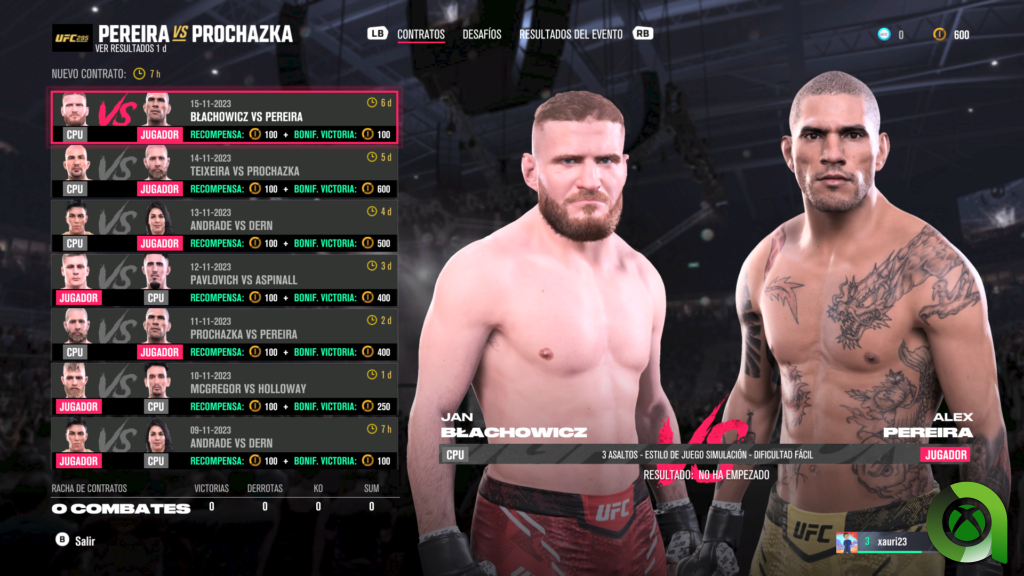Pick the Pavlovich vs Aspinall contract
This screenshot has height=576, width=1024.
click(x=224, y=280)
